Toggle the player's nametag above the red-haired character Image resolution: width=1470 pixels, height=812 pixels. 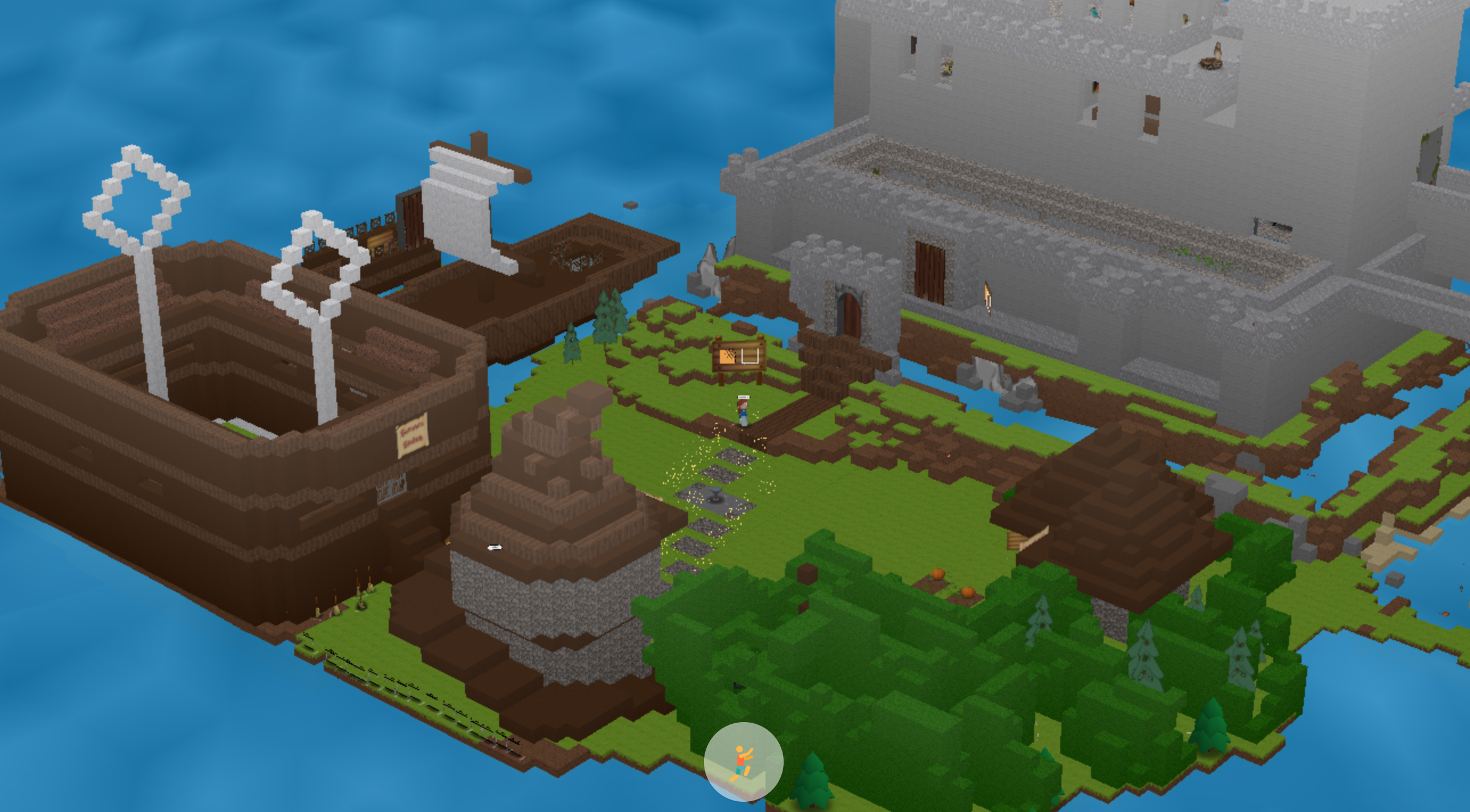(744, 397)
